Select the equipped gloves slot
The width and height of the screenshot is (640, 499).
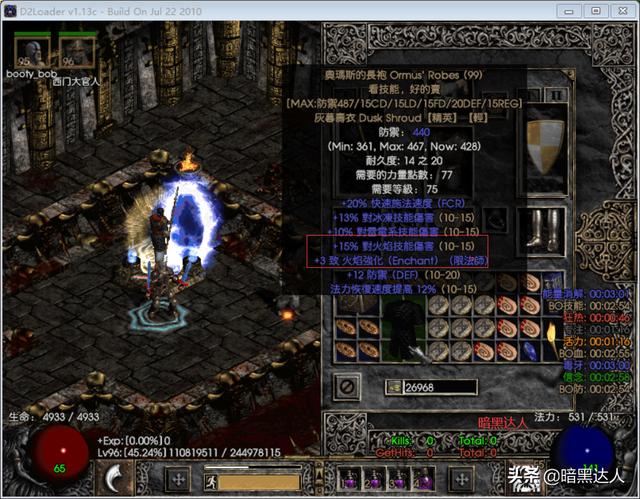(x=351, y=228)
